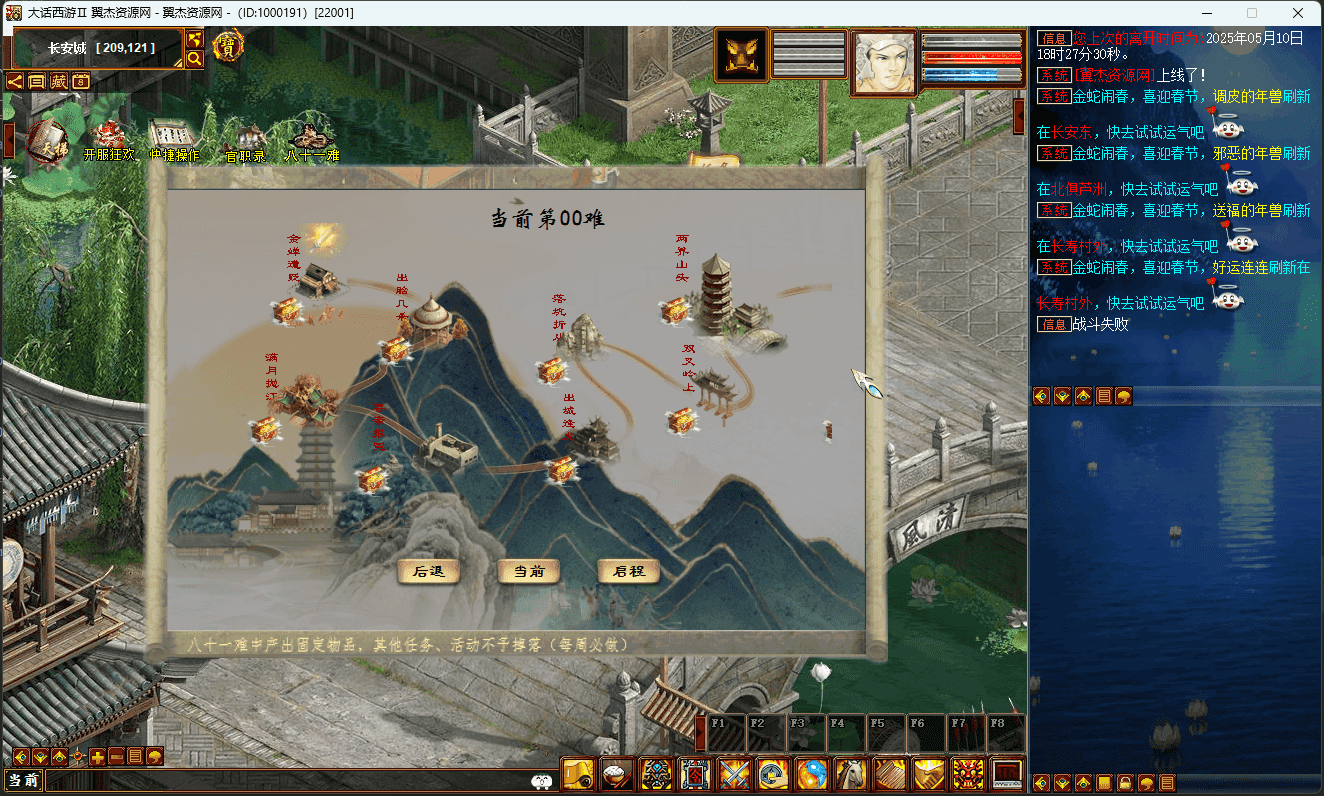Screen dimensions: 1324x796
Task: Click the crossed swords icon on the bottom bar
Action: click(x=734, y=774)
